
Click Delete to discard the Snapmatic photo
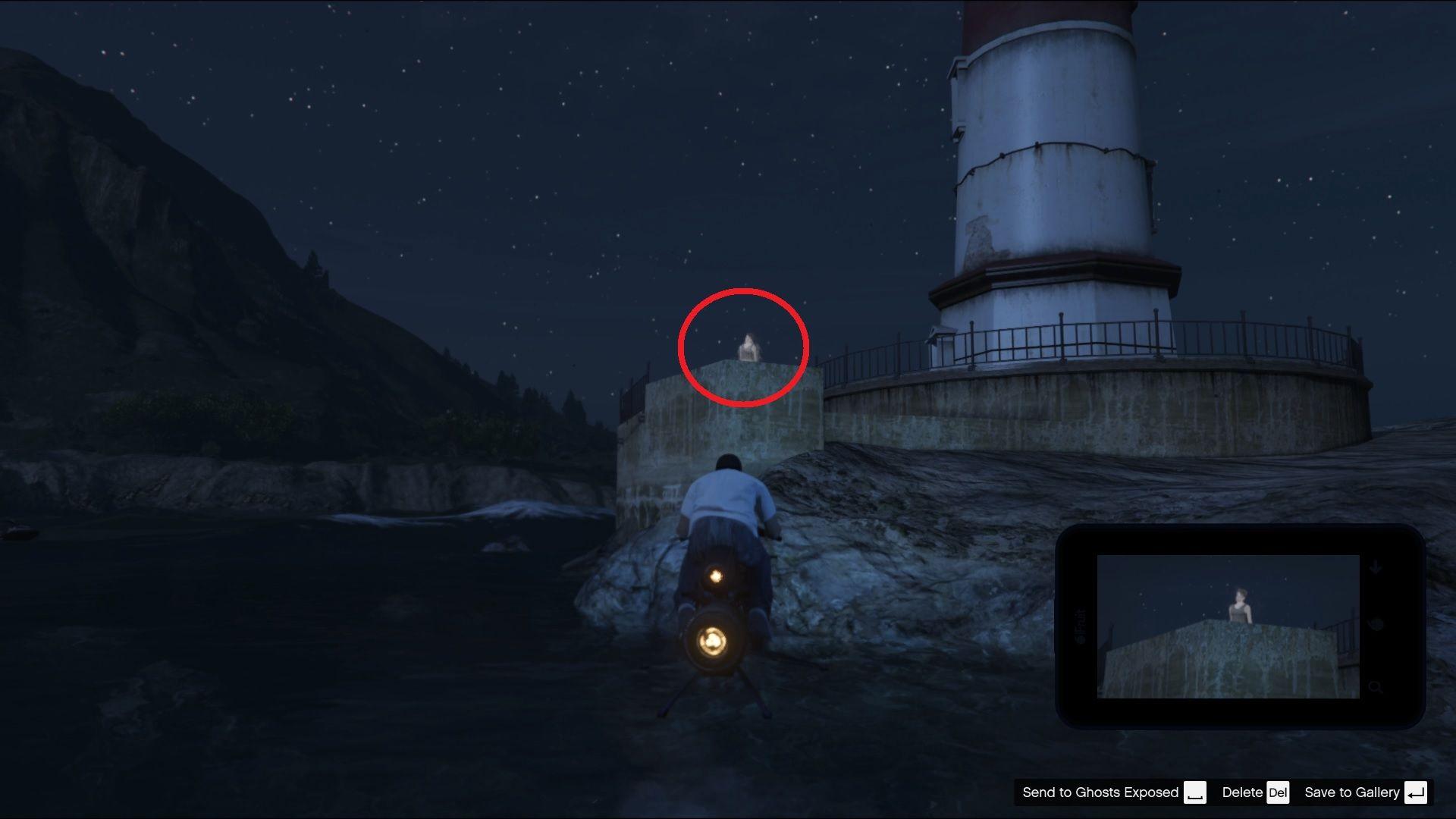coord(1243,792)
